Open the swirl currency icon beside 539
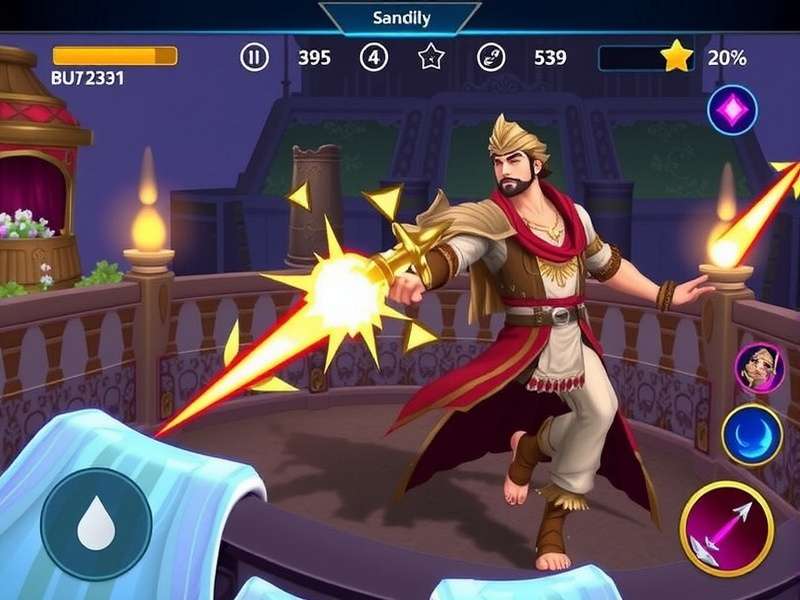The height and width of the screenshot is (600, 800). [x=491, y=57]
